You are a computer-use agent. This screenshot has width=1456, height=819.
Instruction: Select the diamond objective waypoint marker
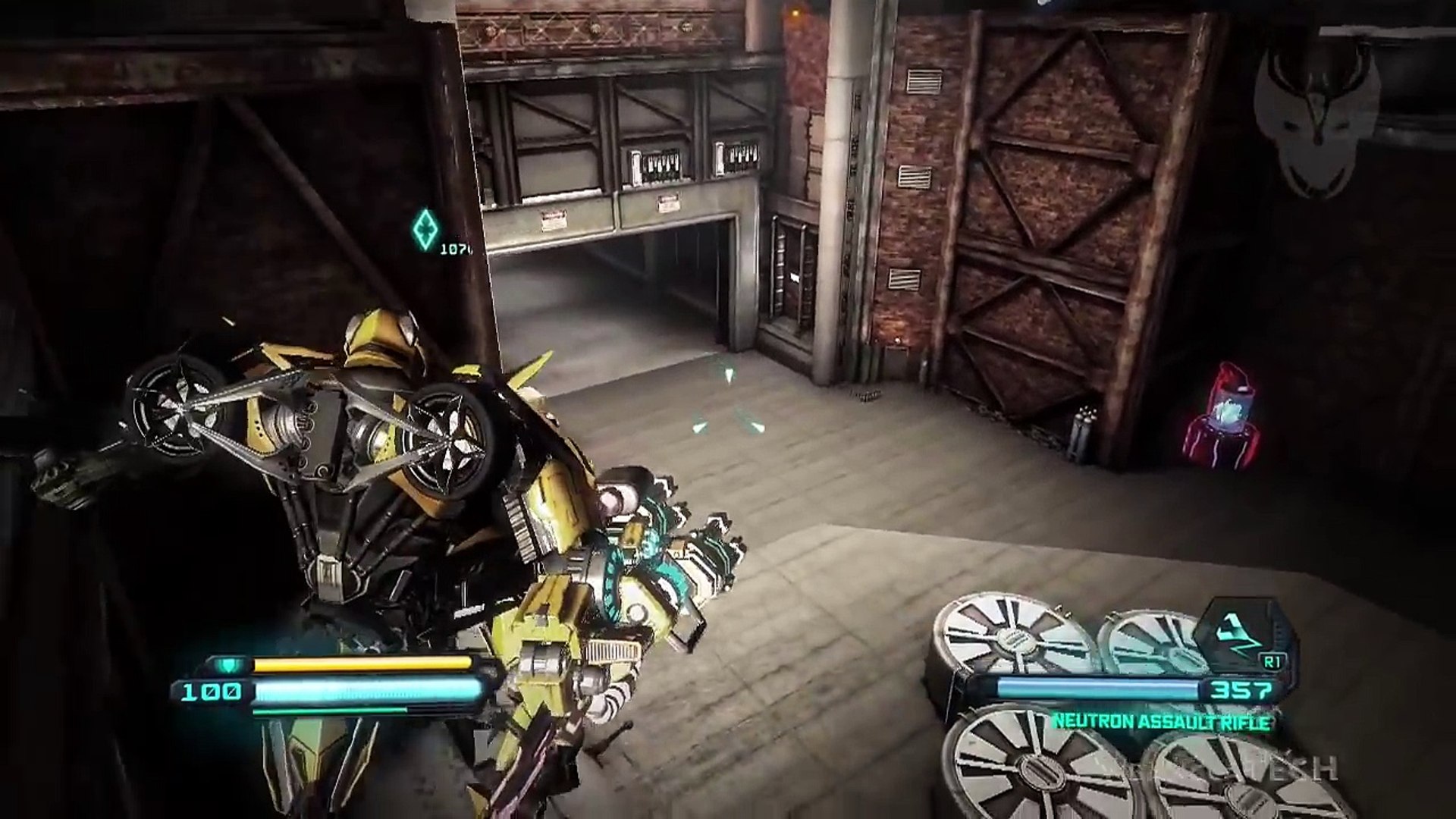tap(425, 228)
